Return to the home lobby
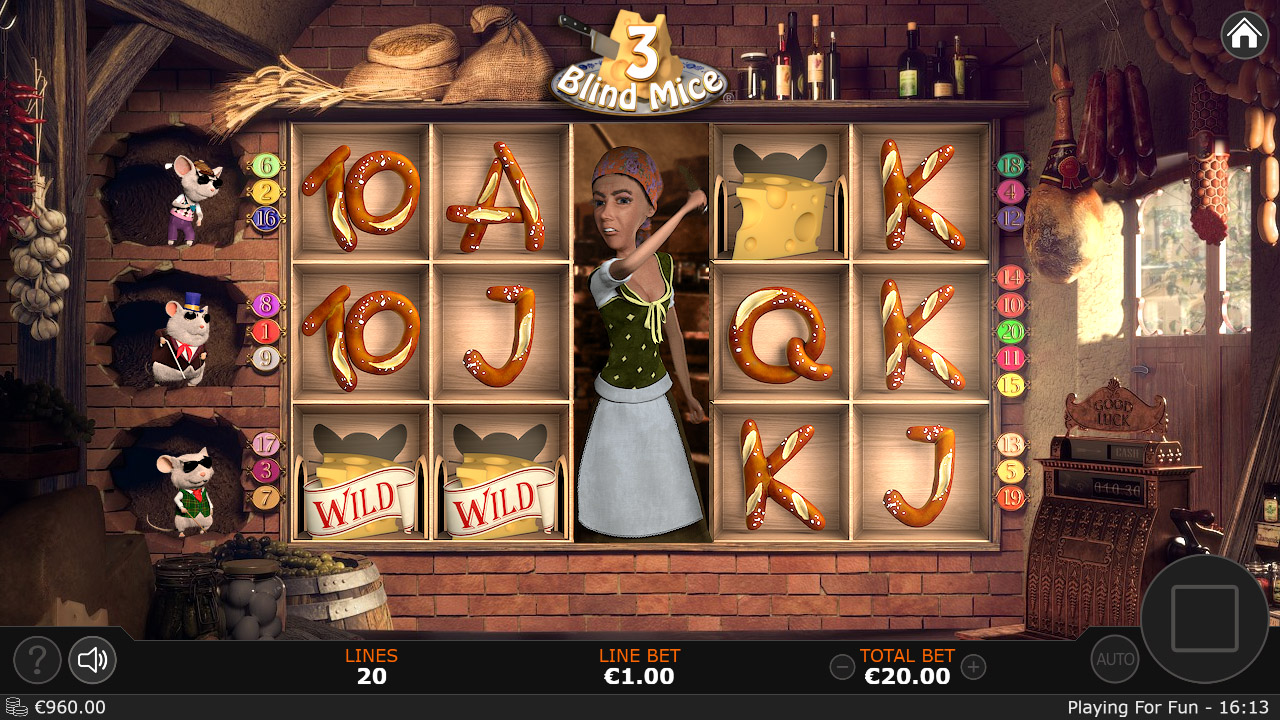 tap(1244, 35)
